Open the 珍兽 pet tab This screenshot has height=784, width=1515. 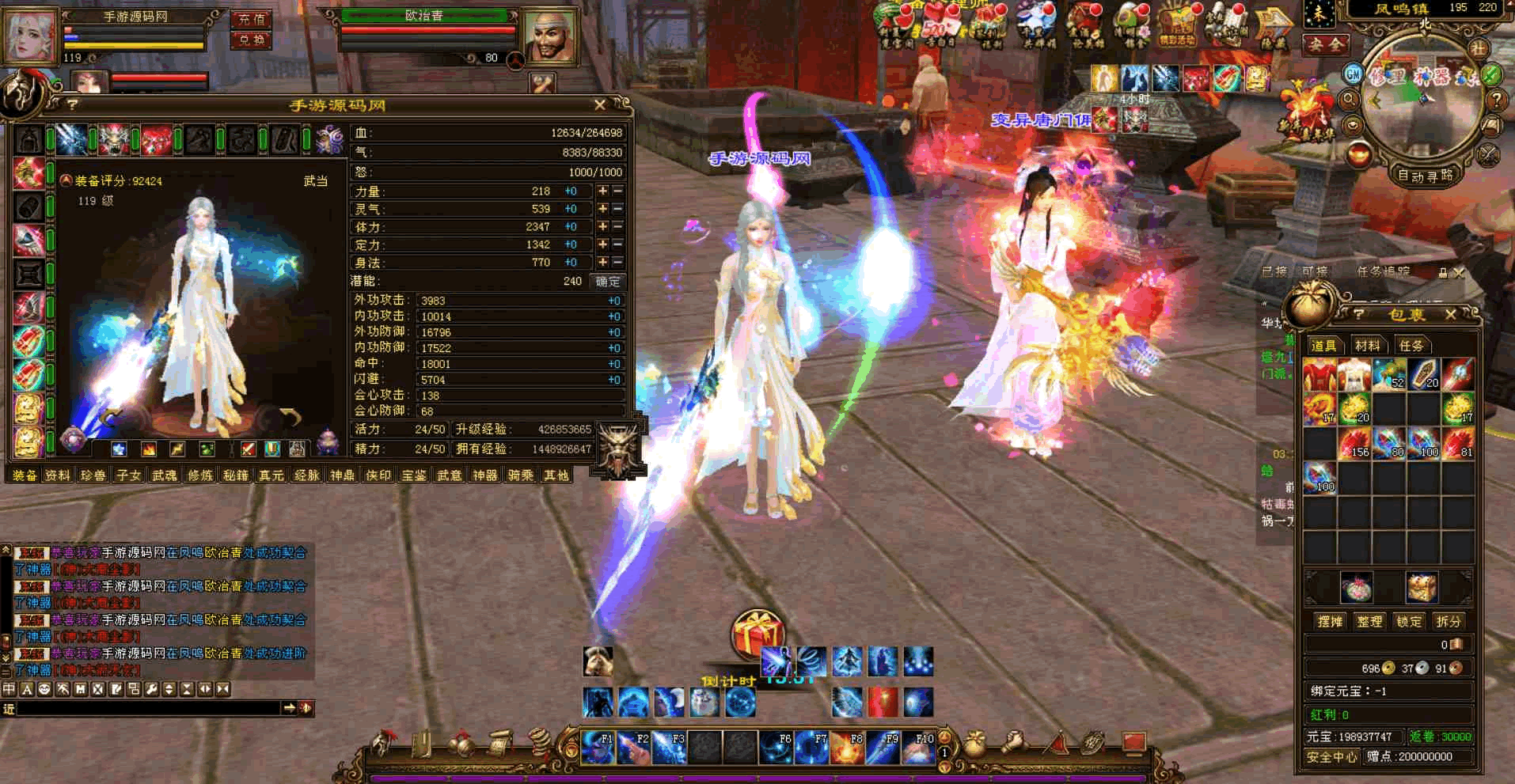click(93, 475)
